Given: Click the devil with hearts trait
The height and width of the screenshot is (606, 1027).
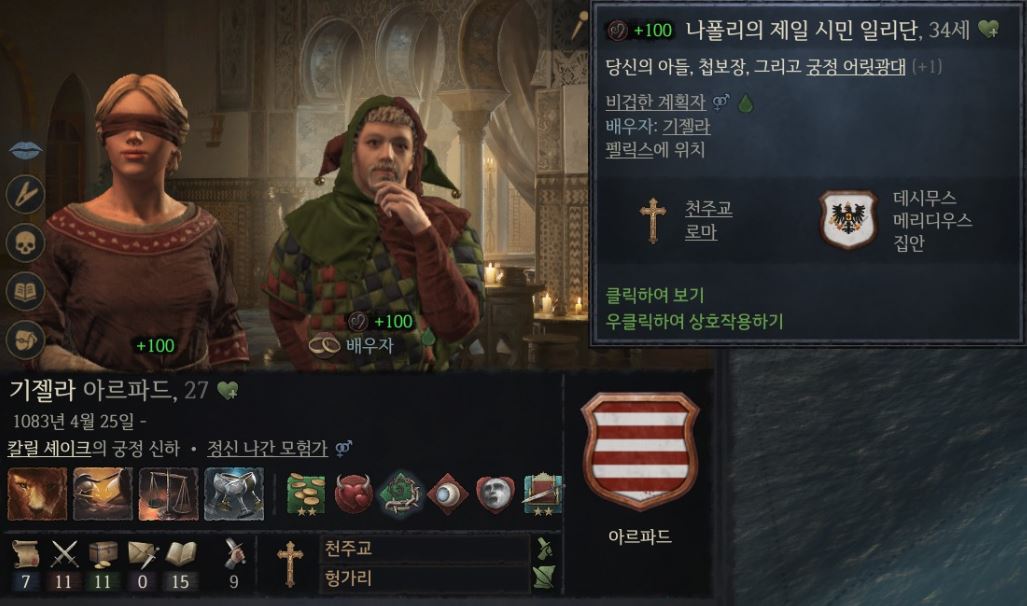Looking at the screenshot, I should [x=353, y=494].
